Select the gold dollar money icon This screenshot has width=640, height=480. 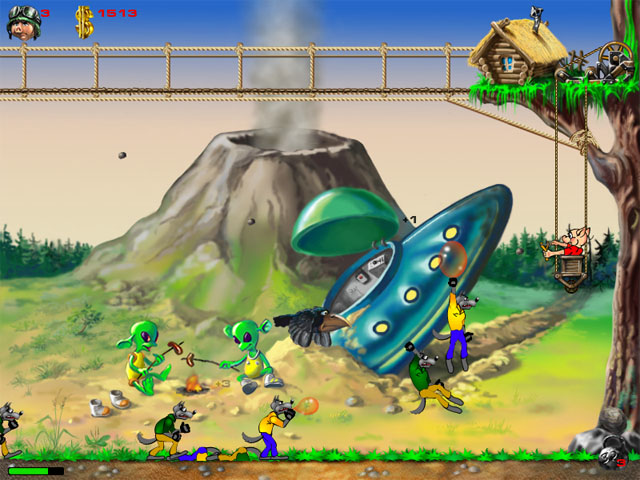point(84,22)
